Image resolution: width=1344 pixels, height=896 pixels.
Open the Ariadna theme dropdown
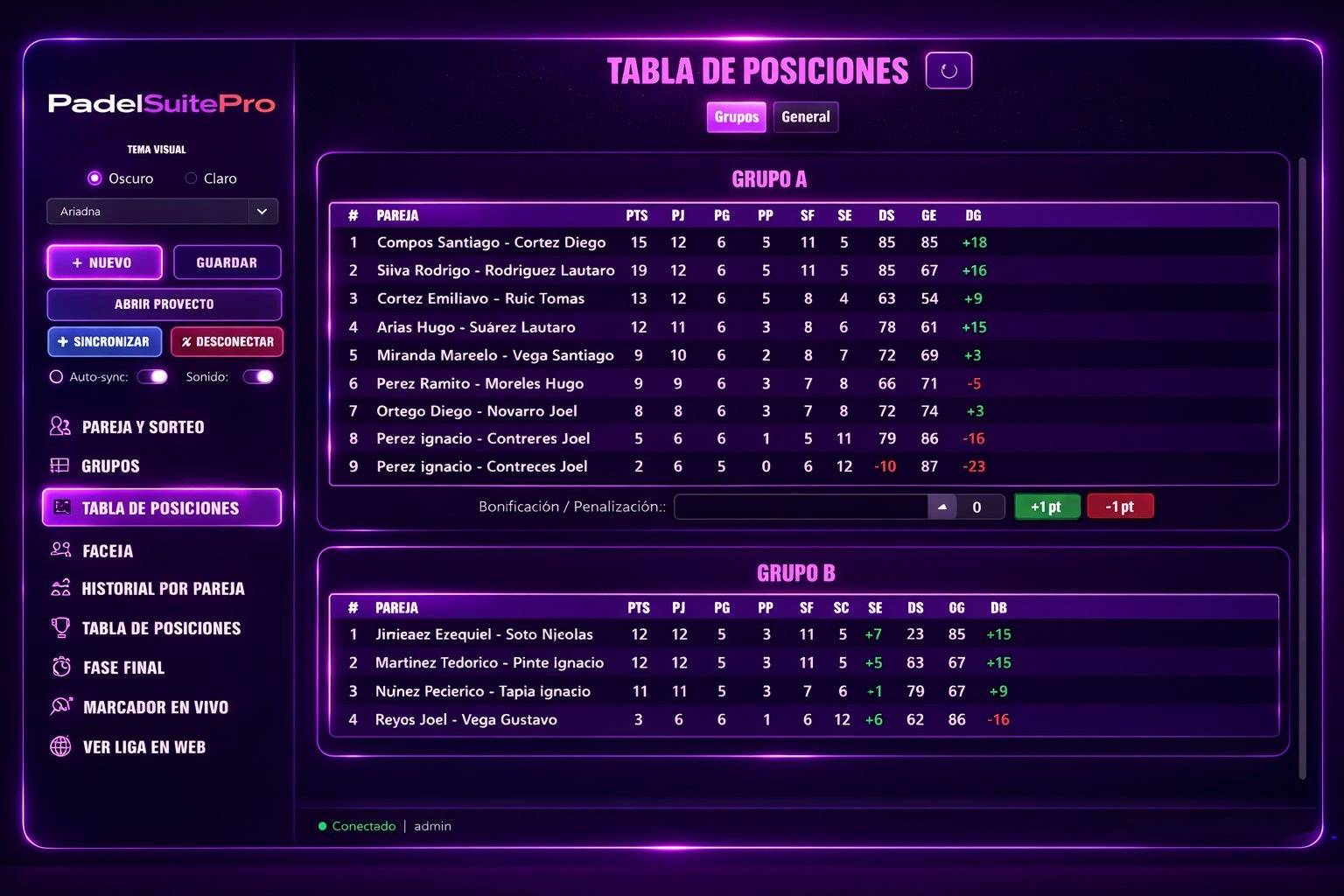click(x=261, y=211)
